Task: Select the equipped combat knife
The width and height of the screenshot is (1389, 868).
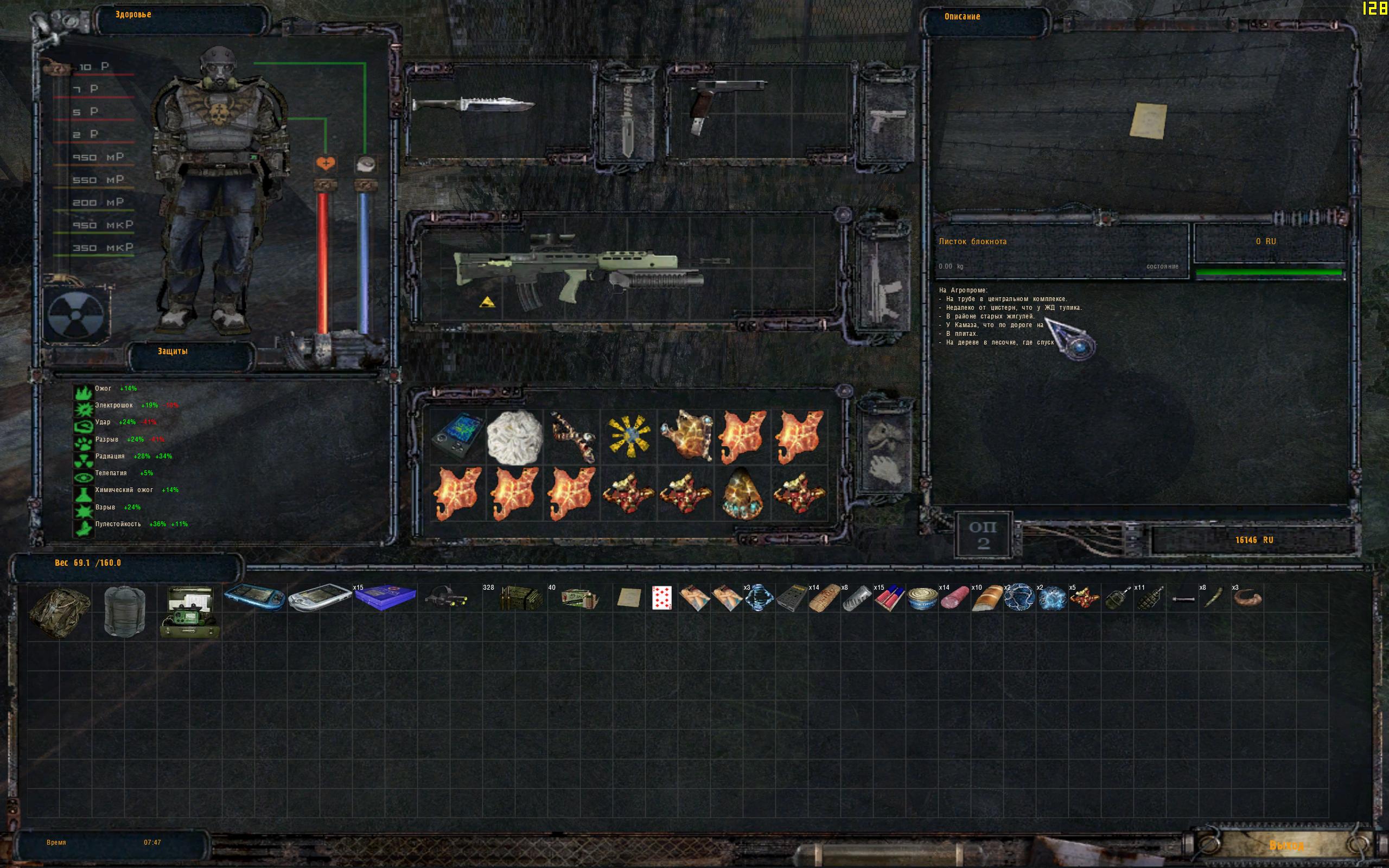Action: click(x=473, y=106)
